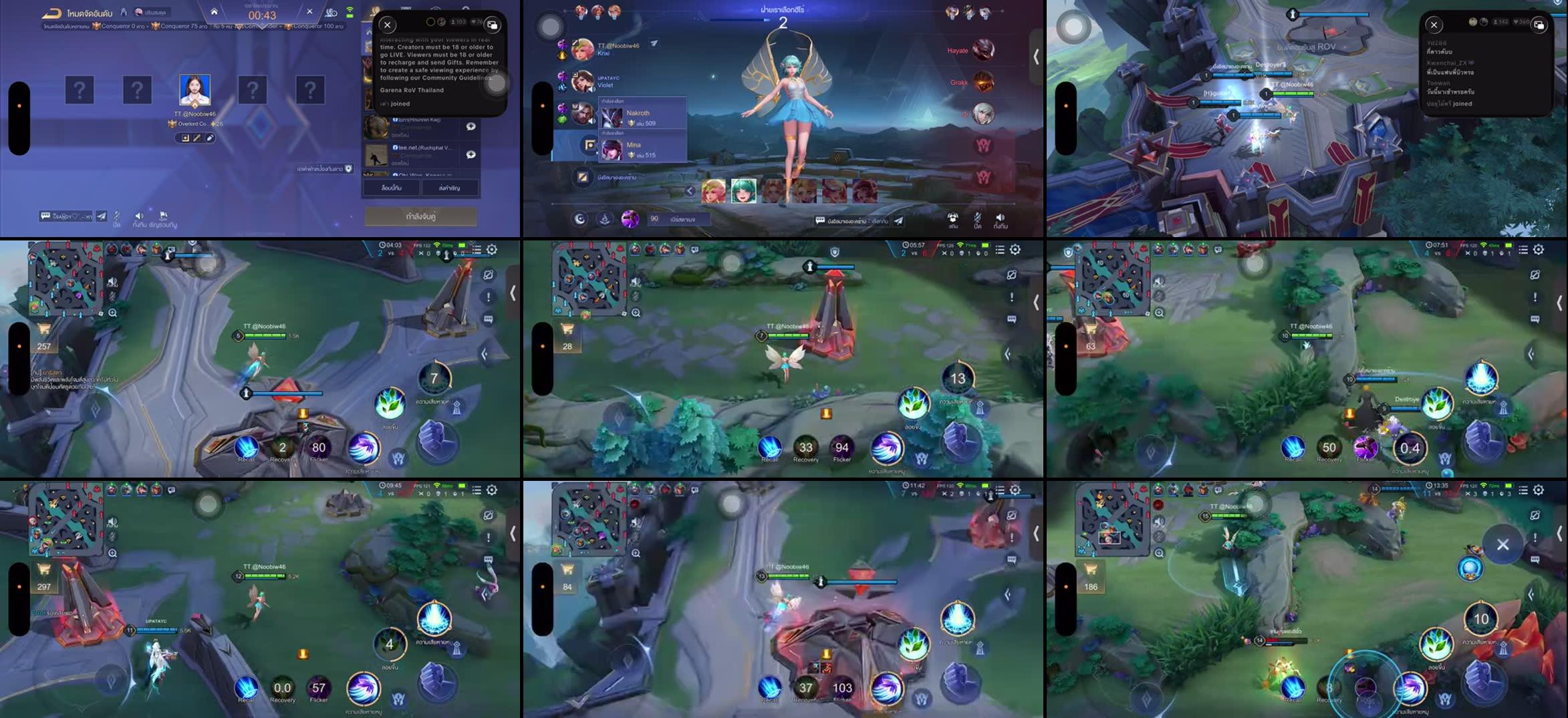Toggle team voice with the ทั้งทีม speaker
The image size is (1568, 718).
(139, 215)
